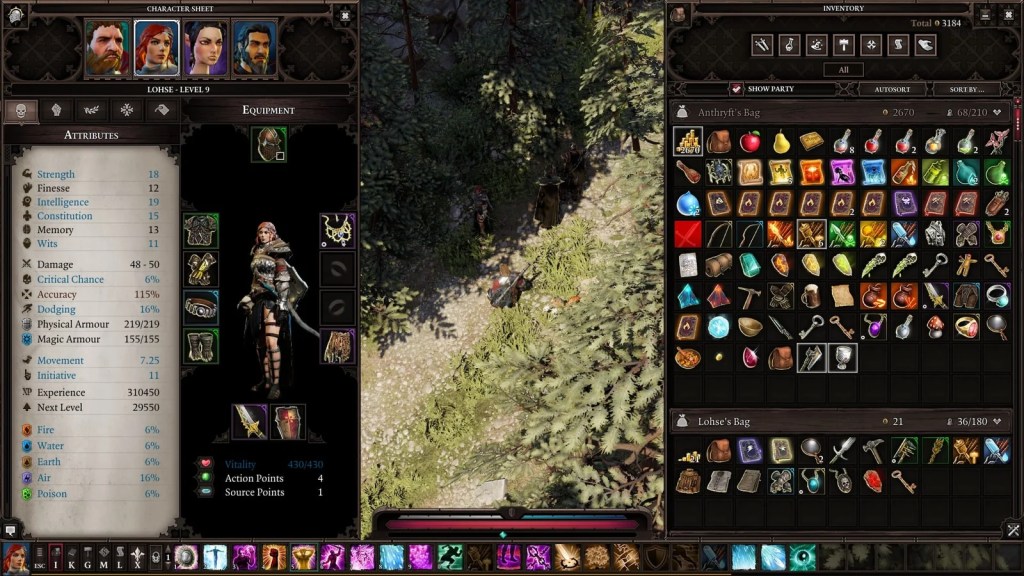
Task: Toggle the Show Party checkbox
Action: [736, 89]
